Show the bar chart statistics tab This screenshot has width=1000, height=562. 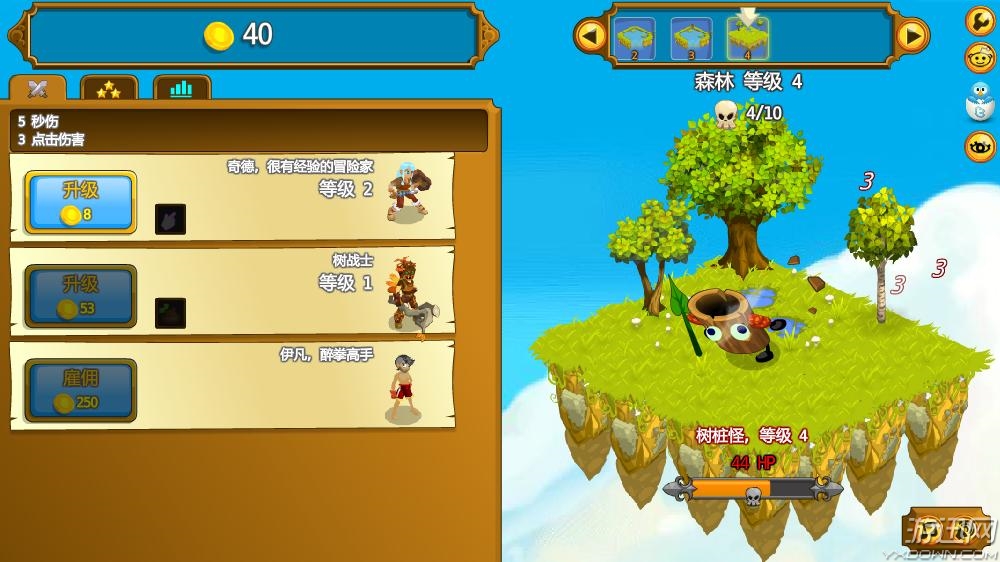pyautogui.click(x=181, y=89)
